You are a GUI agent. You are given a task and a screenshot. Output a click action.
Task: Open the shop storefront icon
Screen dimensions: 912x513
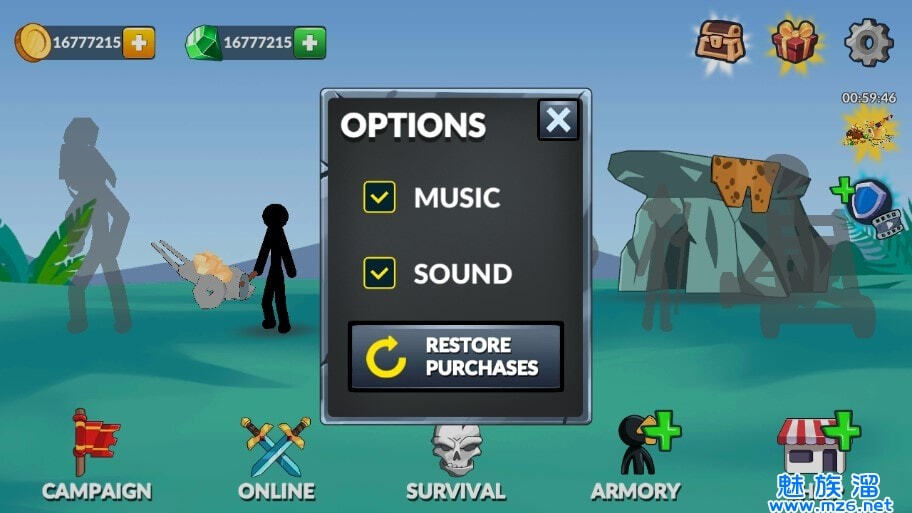(815, 448)
